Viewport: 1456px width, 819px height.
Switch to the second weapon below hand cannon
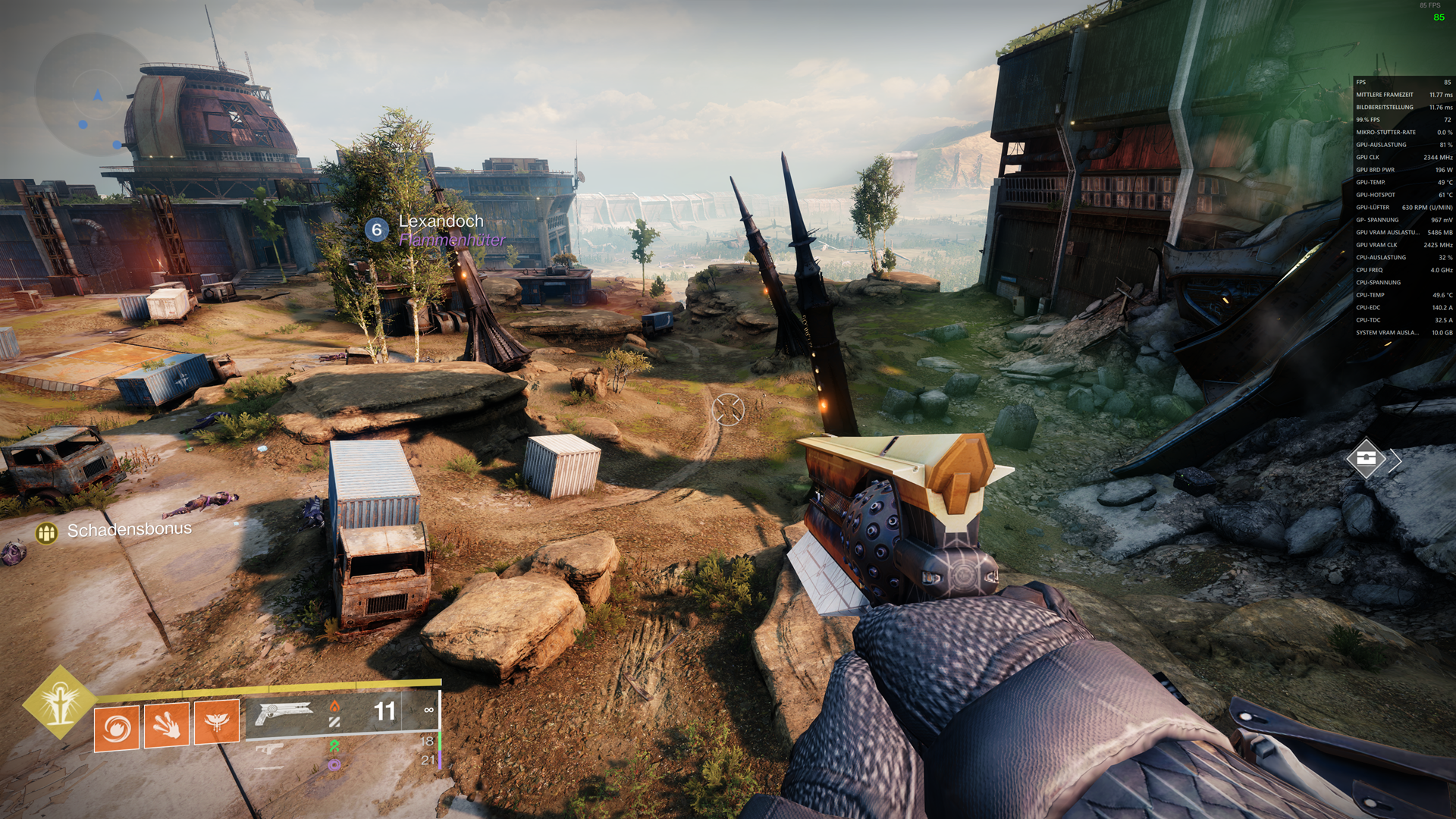[x=269, y=749]
